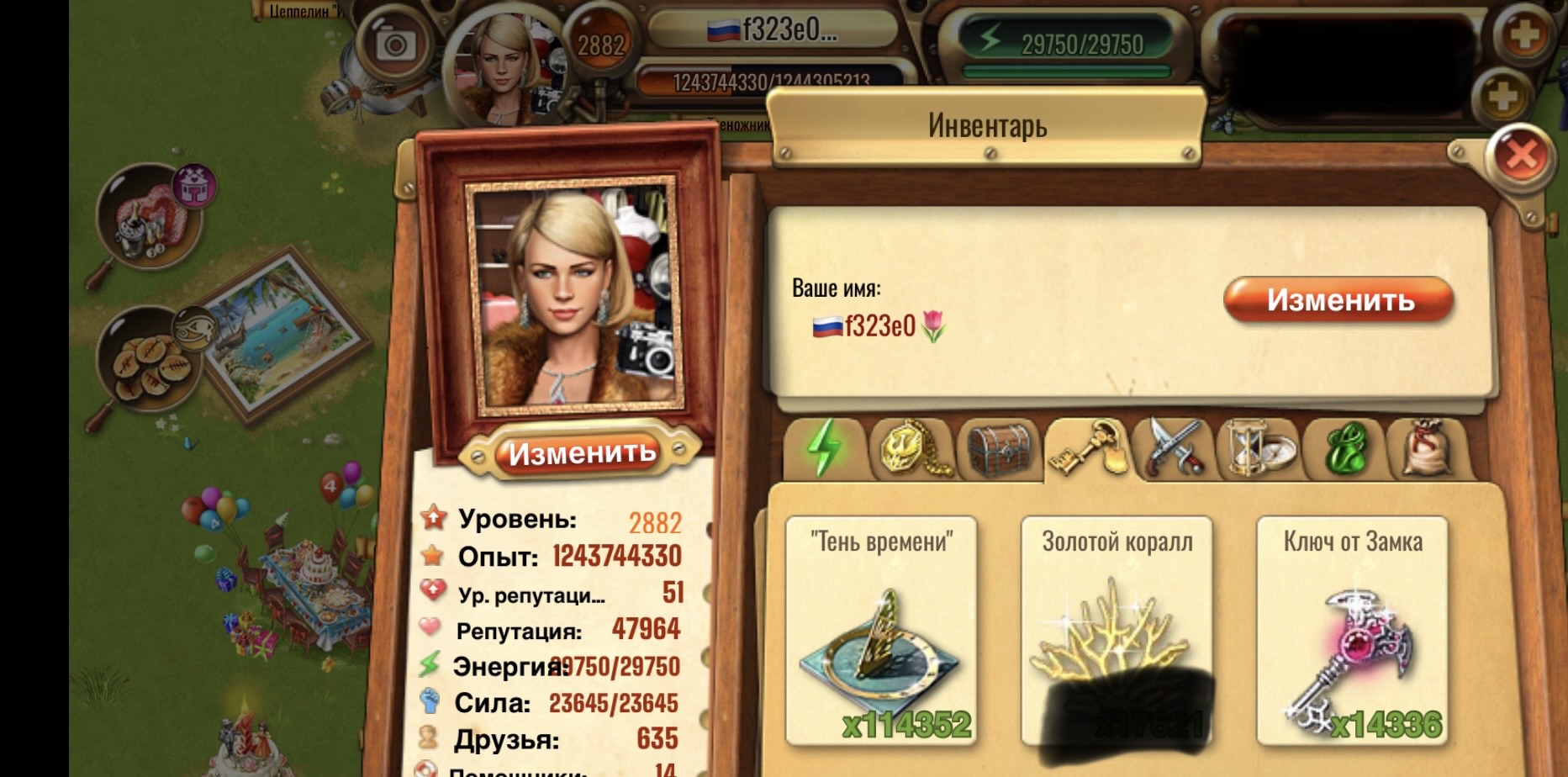Show the green gem figurine tab
1568x777 pixels.
click(1346, 449)
